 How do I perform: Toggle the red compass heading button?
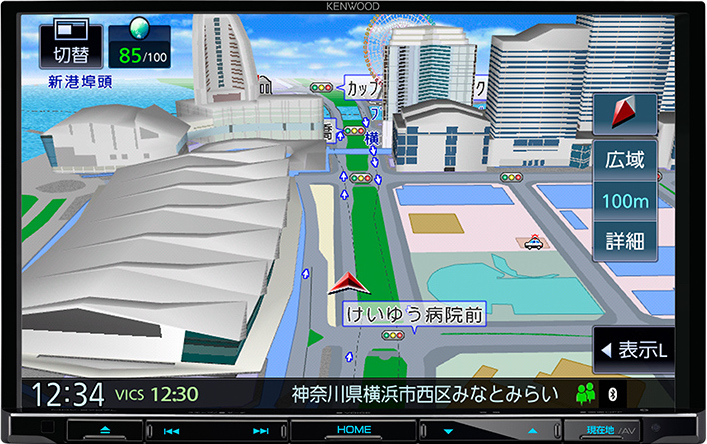click(625, 115)
